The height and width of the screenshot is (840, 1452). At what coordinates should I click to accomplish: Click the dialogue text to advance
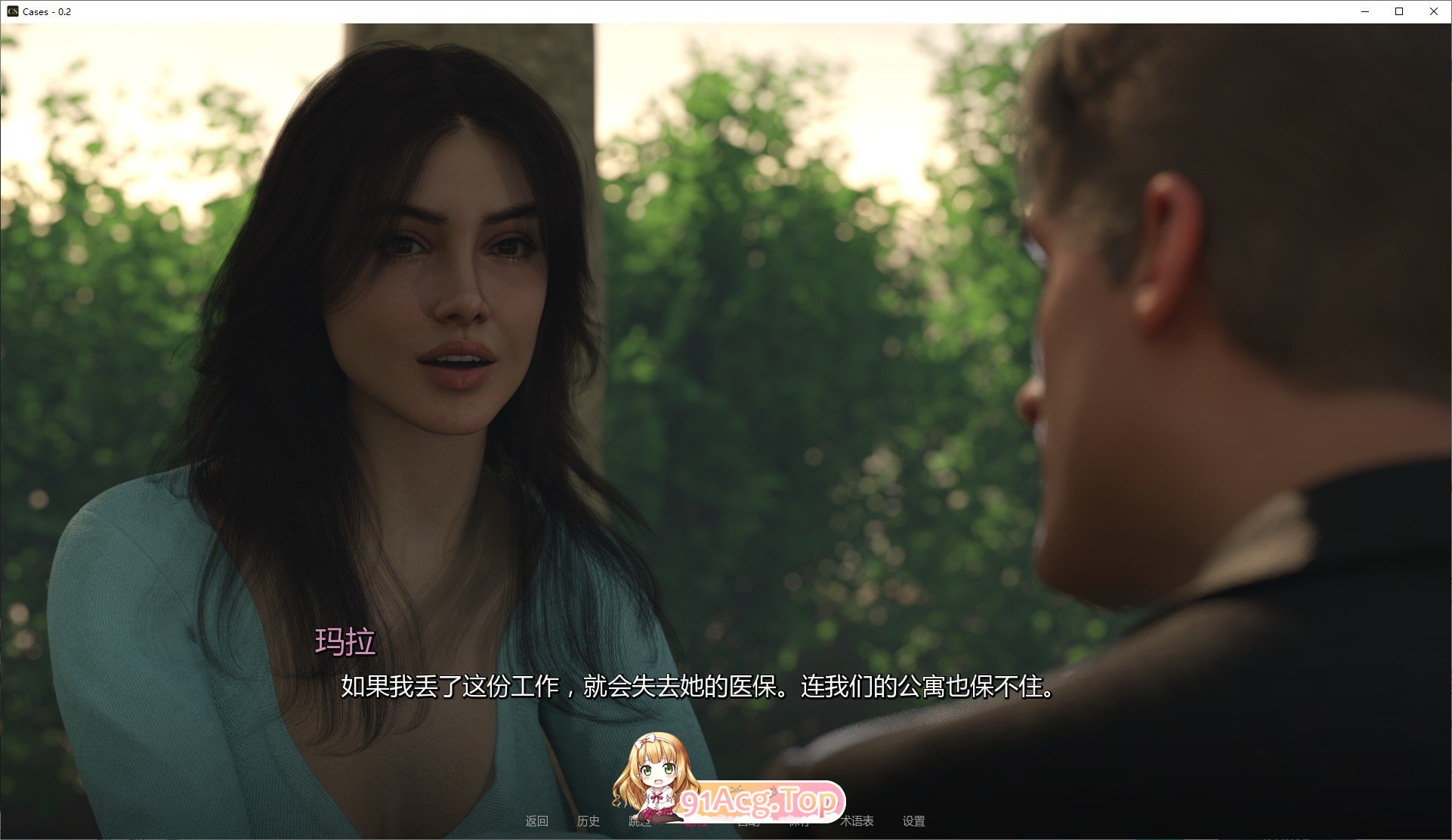click(x=697, y=689)
